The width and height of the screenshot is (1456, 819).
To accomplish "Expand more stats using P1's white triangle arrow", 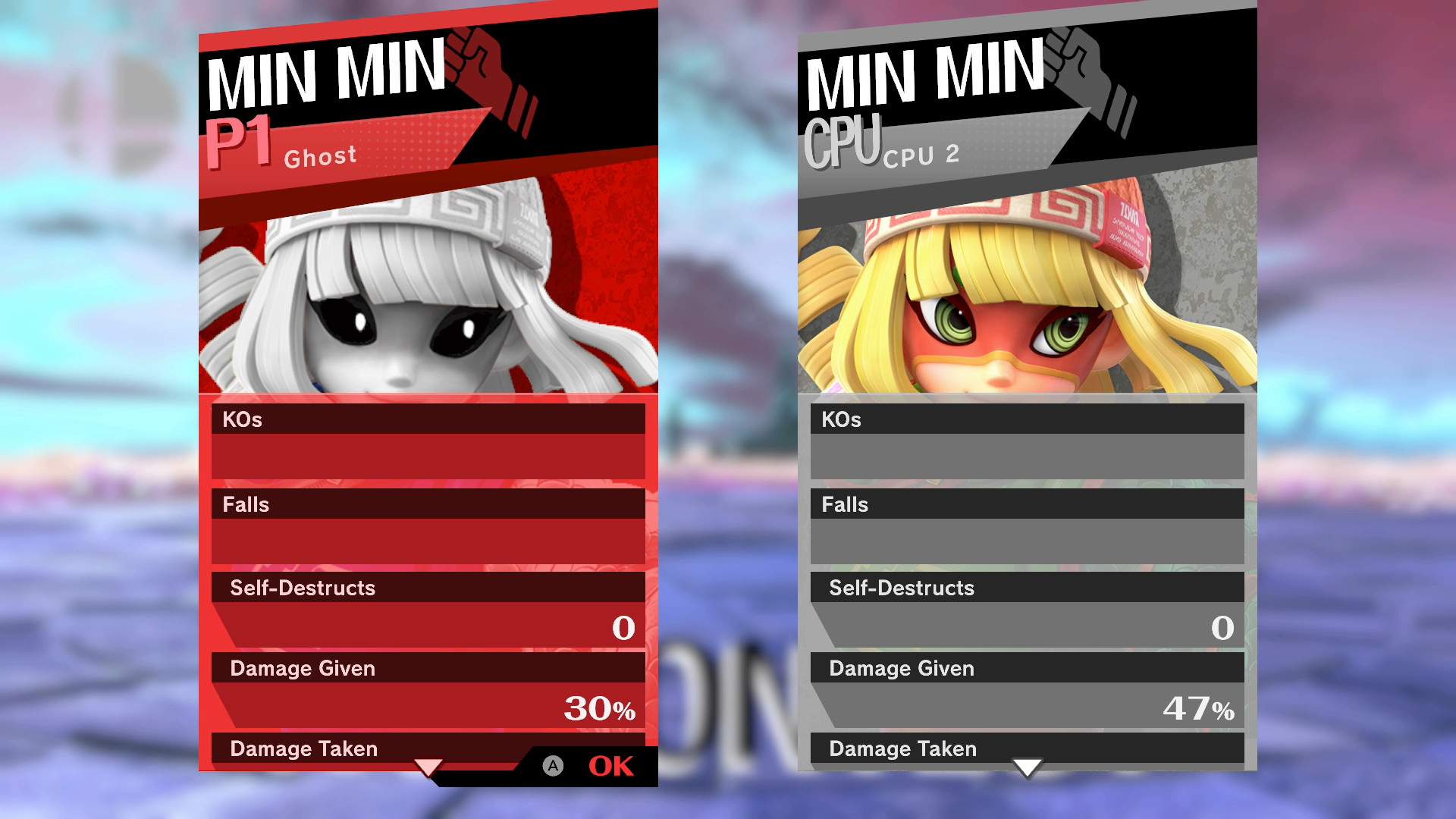I will [429, 767].
